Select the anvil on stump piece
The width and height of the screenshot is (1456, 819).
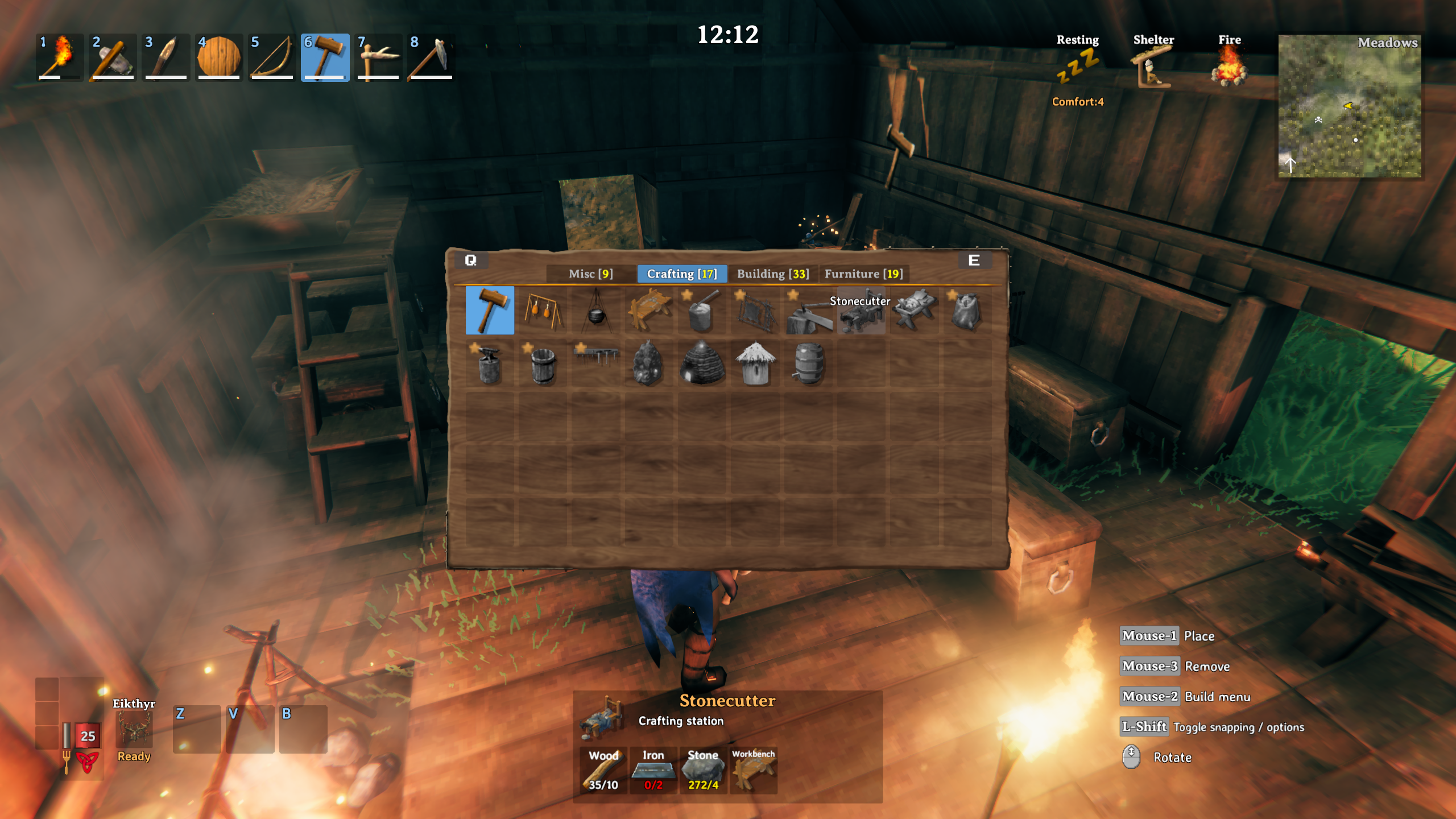point(489,364)
